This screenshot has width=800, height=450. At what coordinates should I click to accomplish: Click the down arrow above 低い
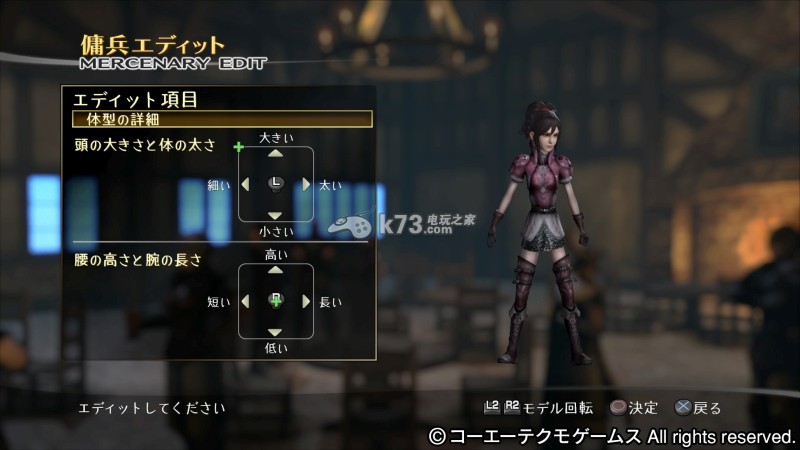coord(276,332)
